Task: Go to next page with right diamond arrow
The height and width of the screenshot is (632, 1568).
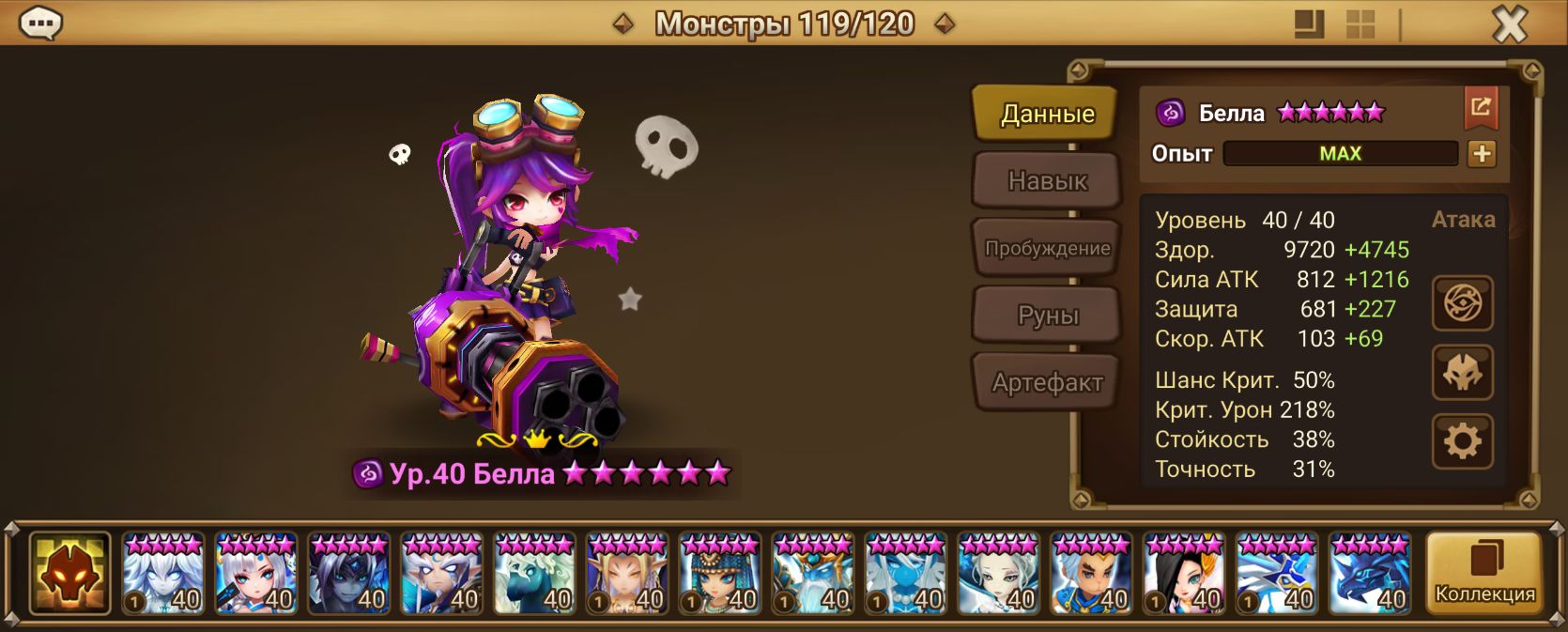Action: (x=945, y=23)
